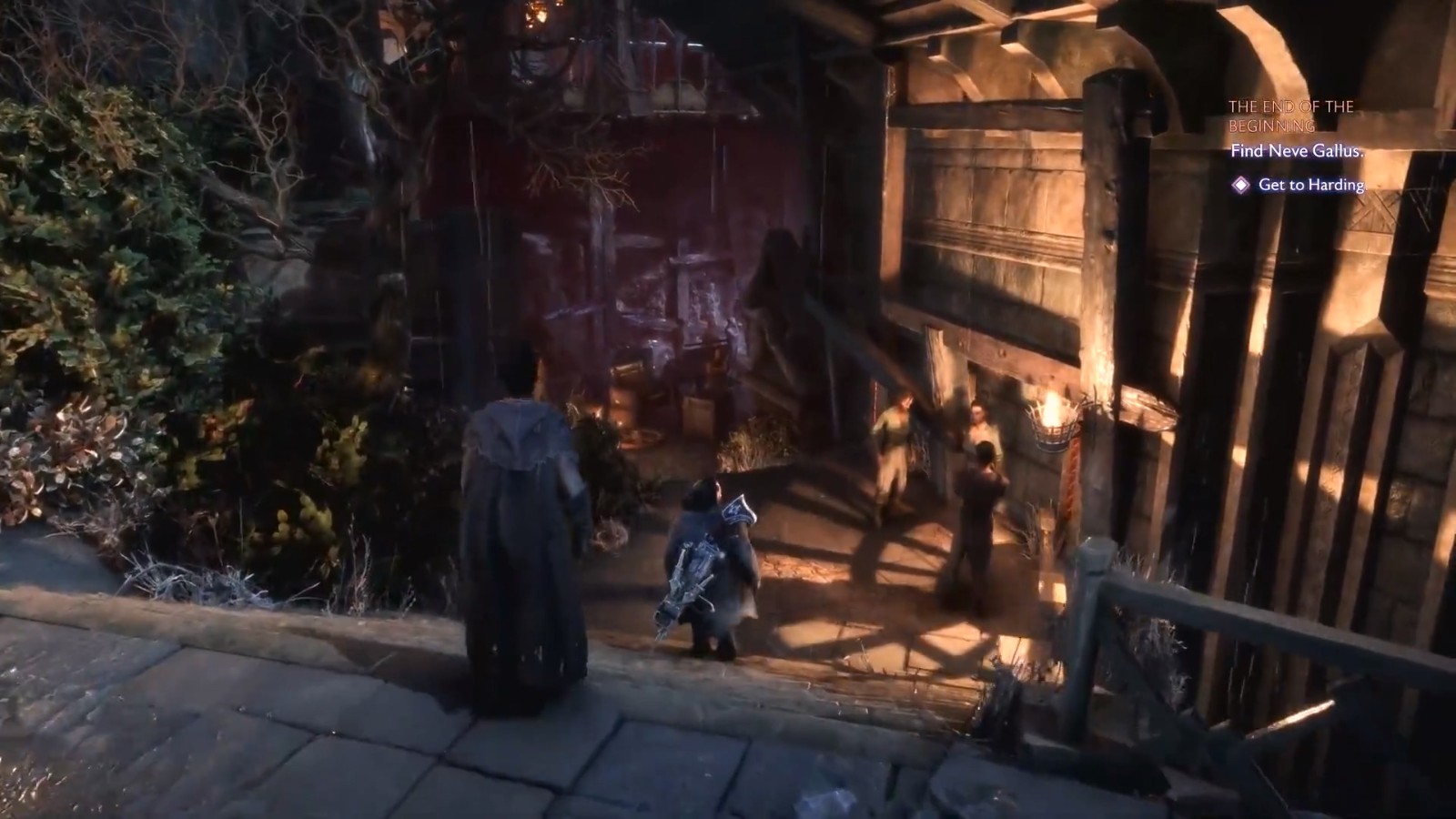
Task: Click the 'Find Neve Gallus' objective
Action: pos(1296,152)
